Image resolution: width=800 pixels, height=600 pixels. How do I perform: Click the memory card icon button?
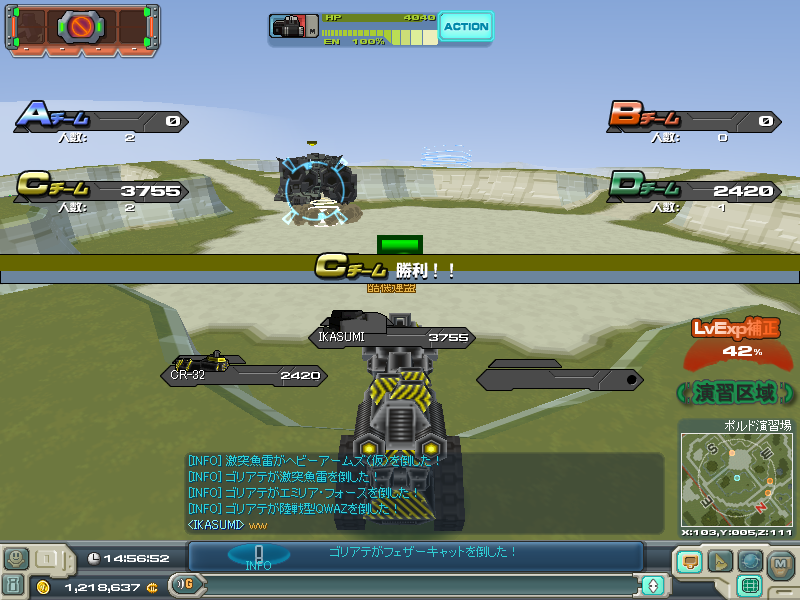point(15,586)
